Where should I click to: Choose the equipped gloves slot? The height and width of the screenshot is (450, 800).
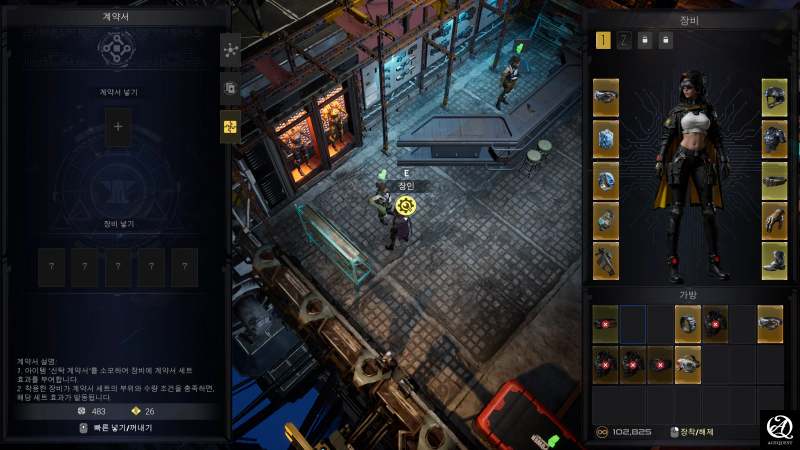[775, 219]
